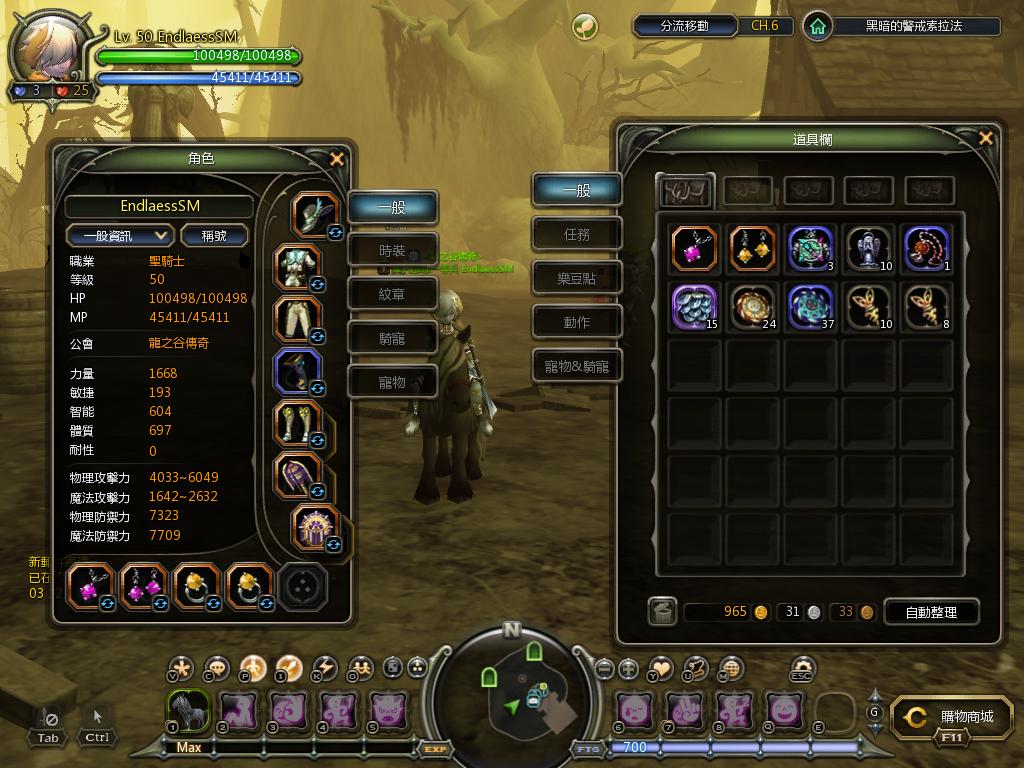Click the 分流移動 channel move button
The width and height of the screenshot is (1024, 768).
point(685,26)
